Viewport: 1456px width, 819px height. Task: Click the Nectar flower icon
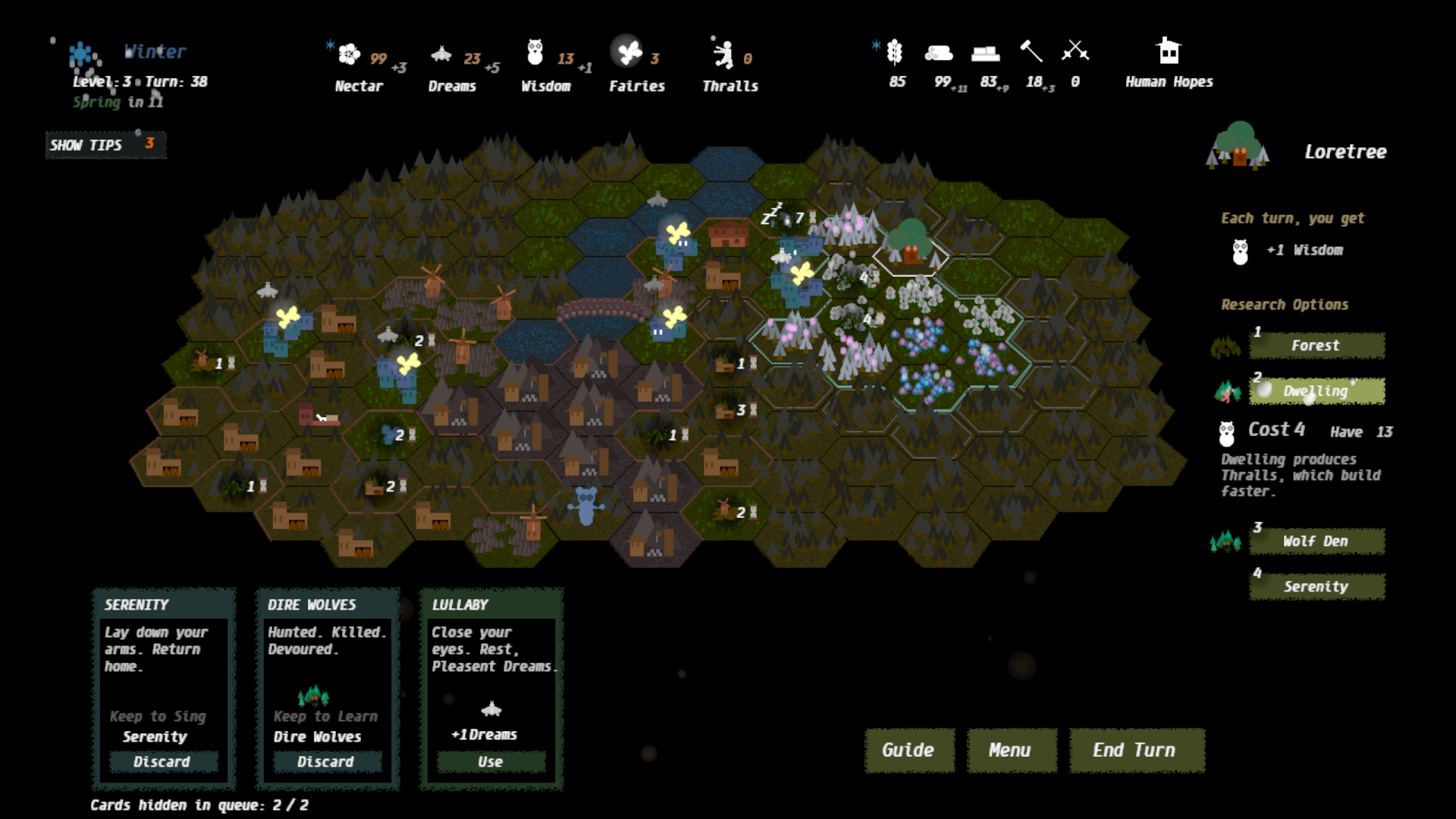click(x=349, y=54)
